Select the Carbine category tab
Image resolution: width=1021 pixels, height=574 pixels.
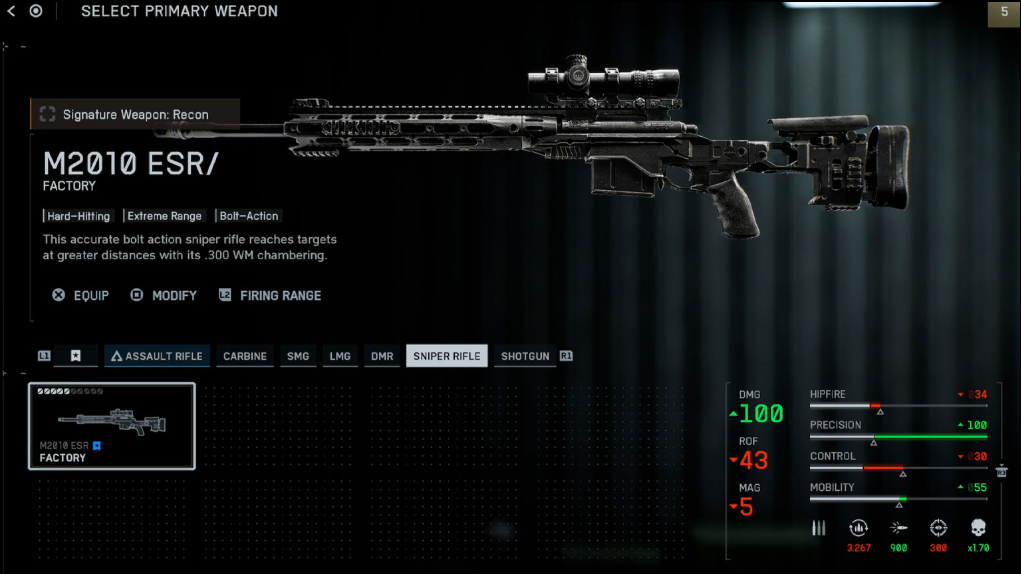245,356
